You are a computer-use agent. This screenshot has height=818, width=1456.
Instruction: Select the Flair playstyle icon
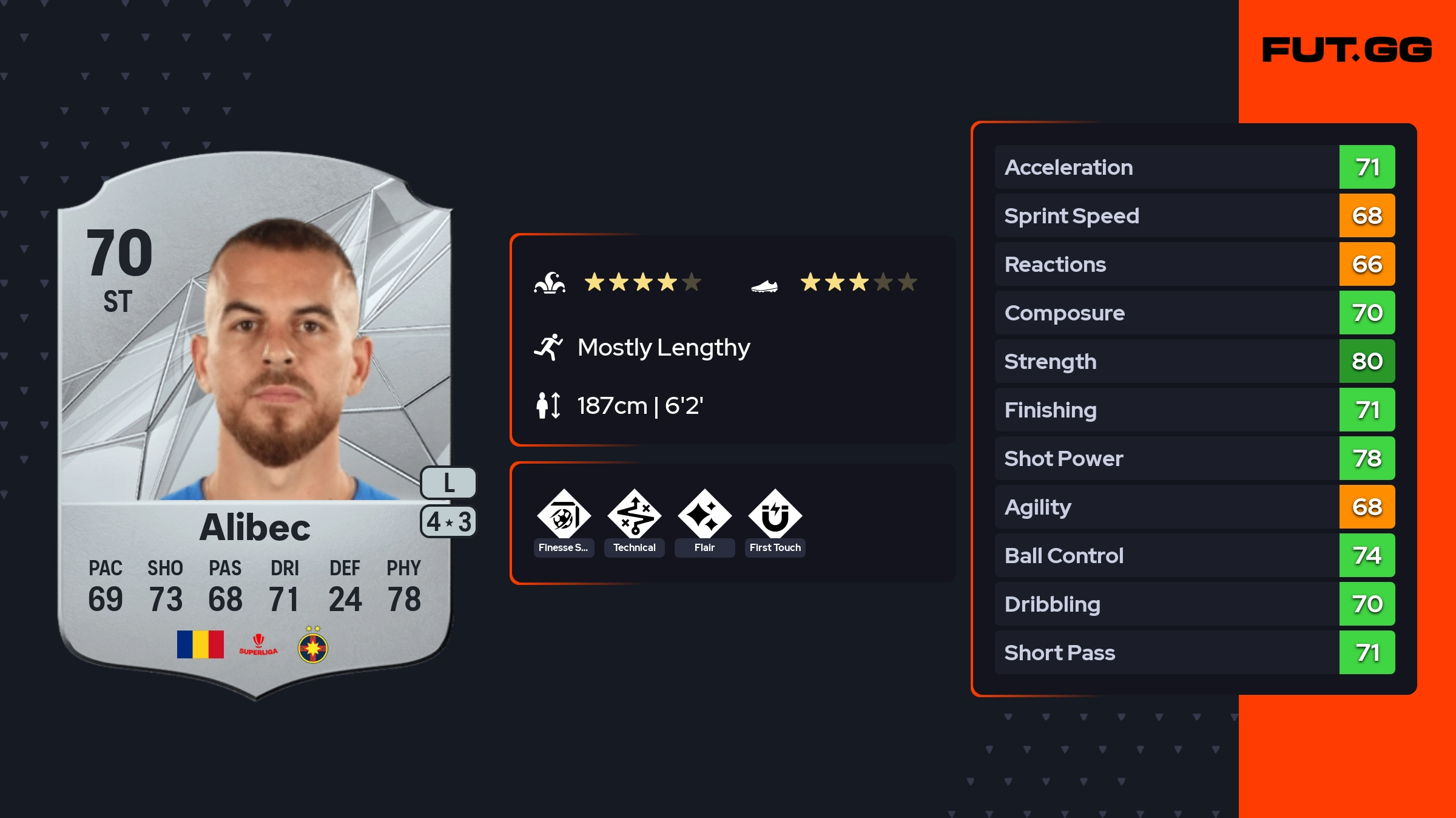click(704, 517)
